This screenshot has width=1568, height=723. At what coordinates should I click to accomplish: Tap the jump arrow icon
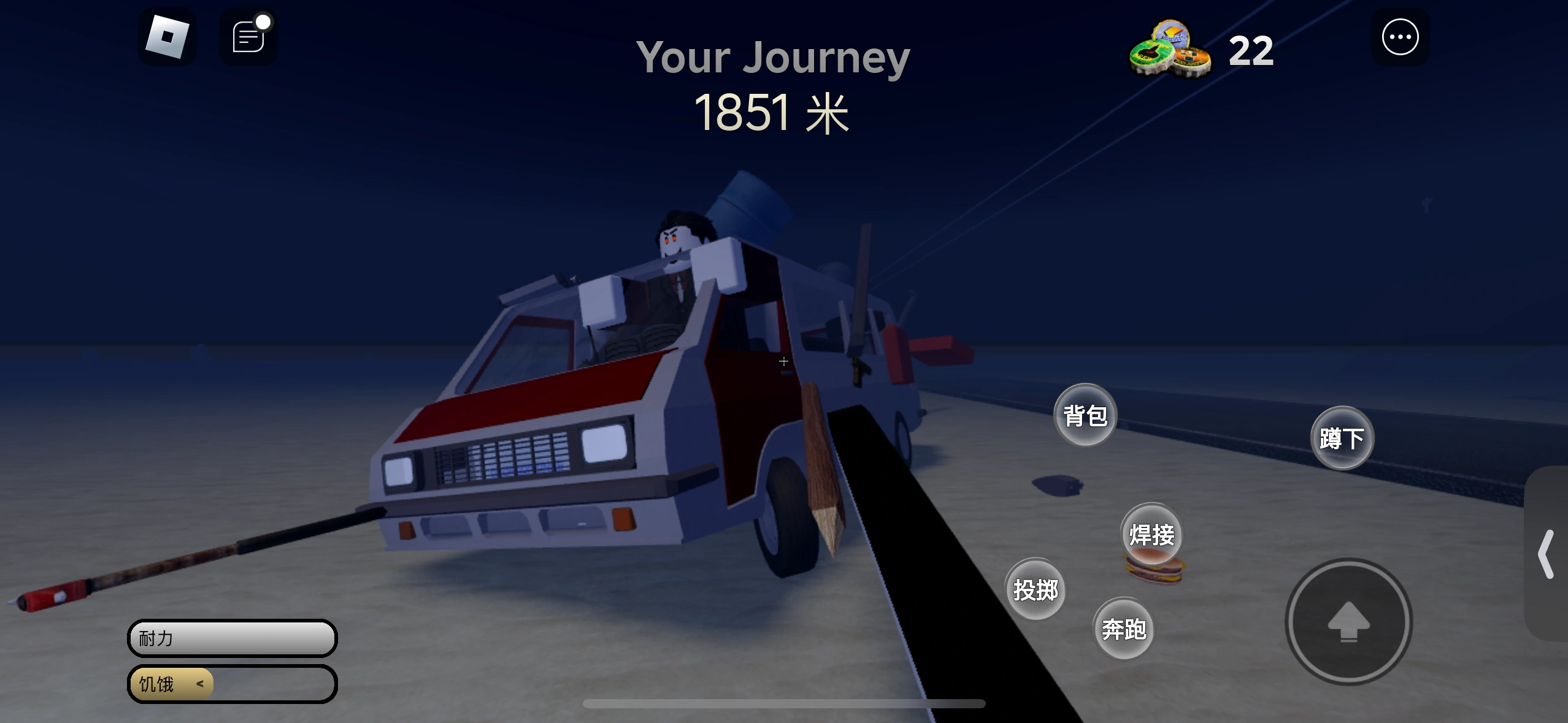click(1348, 622)
